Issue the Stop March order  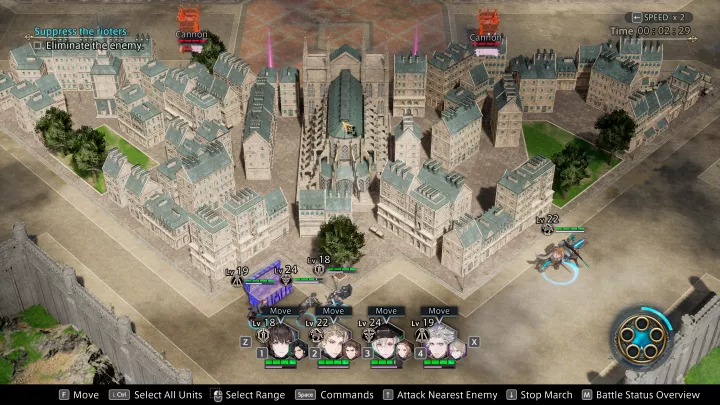click(x=543, y=395)
